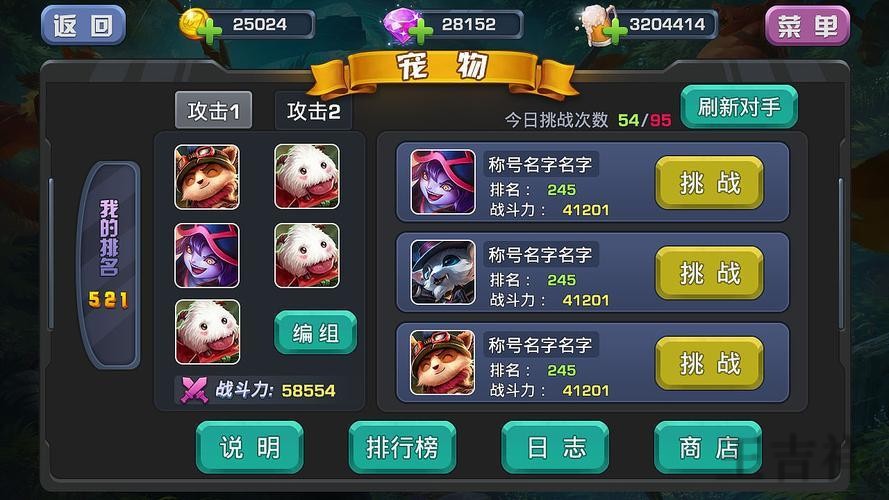Open the 排行榜 leaderboard

(x=402, y=447)
